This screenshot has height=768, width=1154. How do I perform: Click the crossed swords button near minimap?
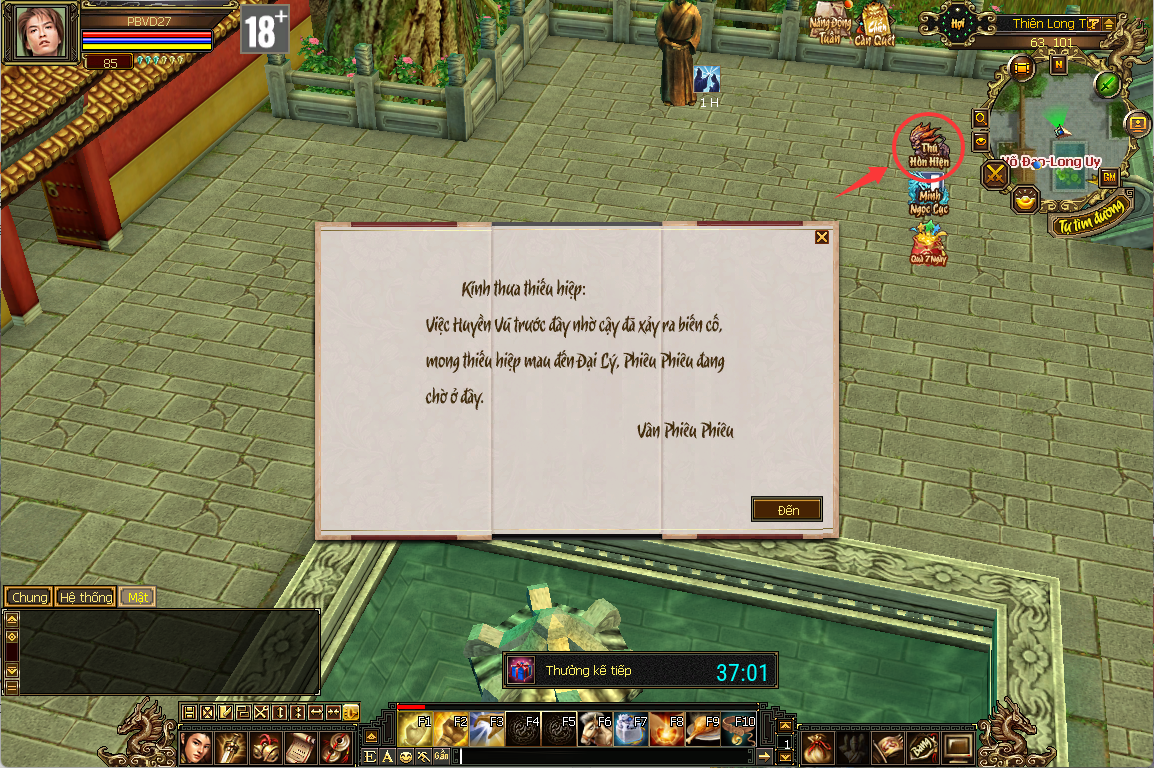pyautogui.click(x=996, y=175)
